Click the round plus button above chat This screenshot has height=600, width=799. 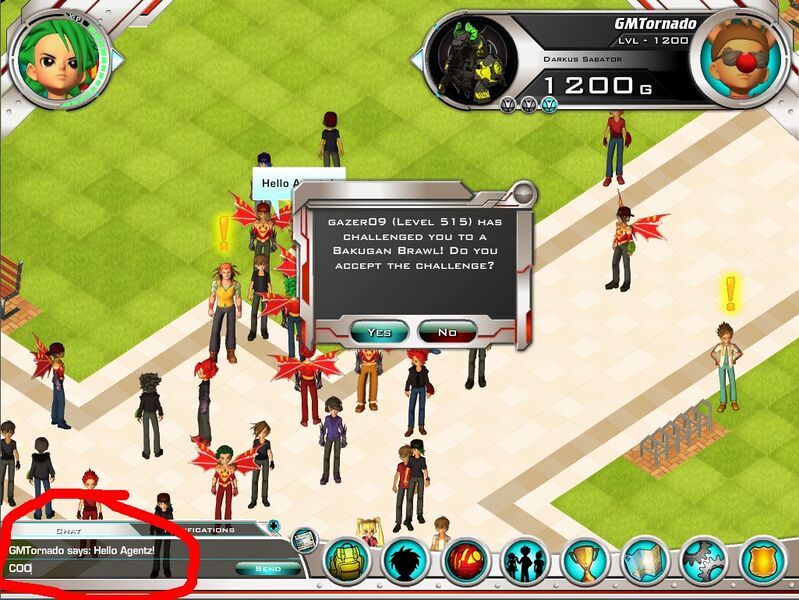point(274,526)
